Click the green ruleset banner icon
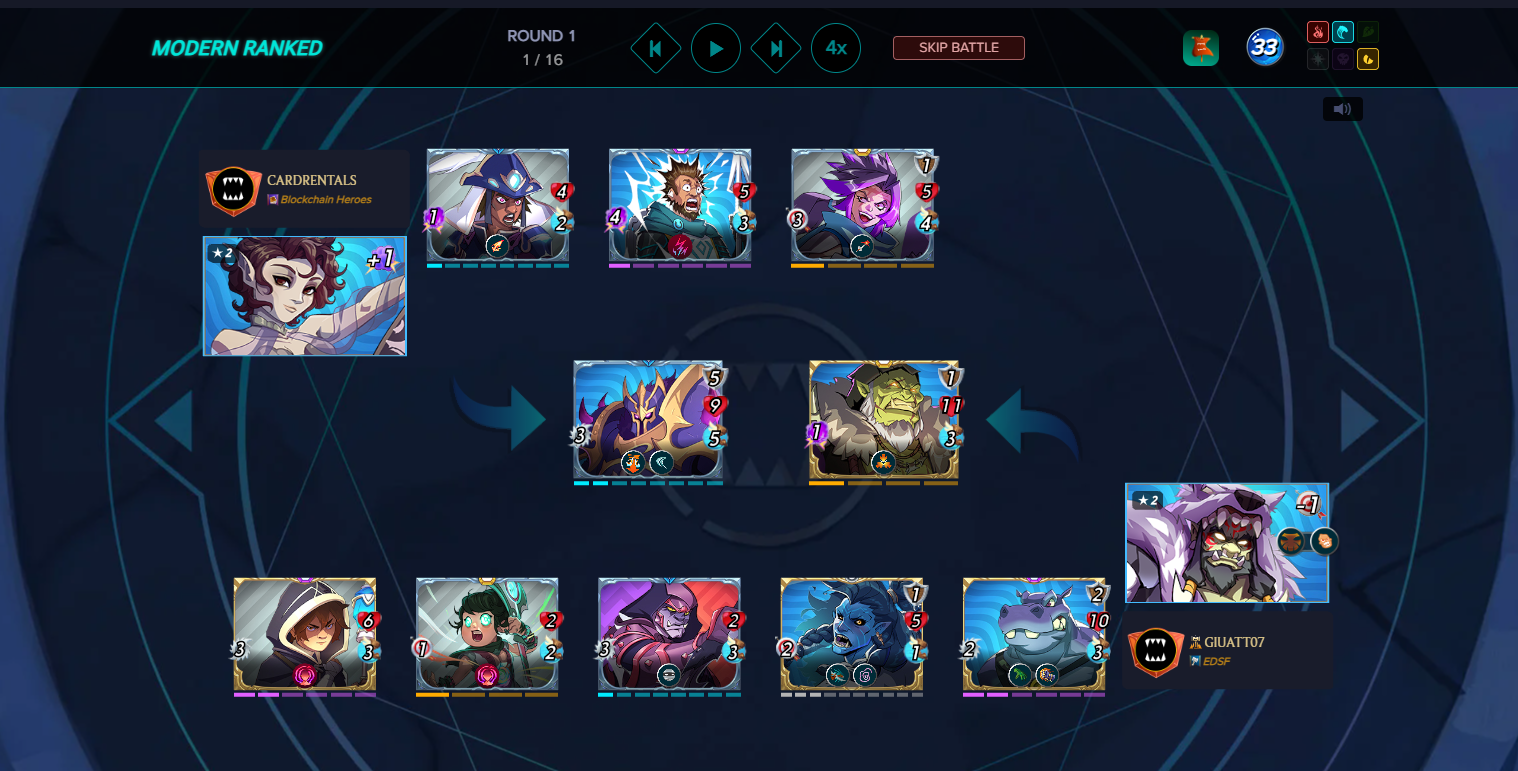The image size is (1518, 771). 1200,48
